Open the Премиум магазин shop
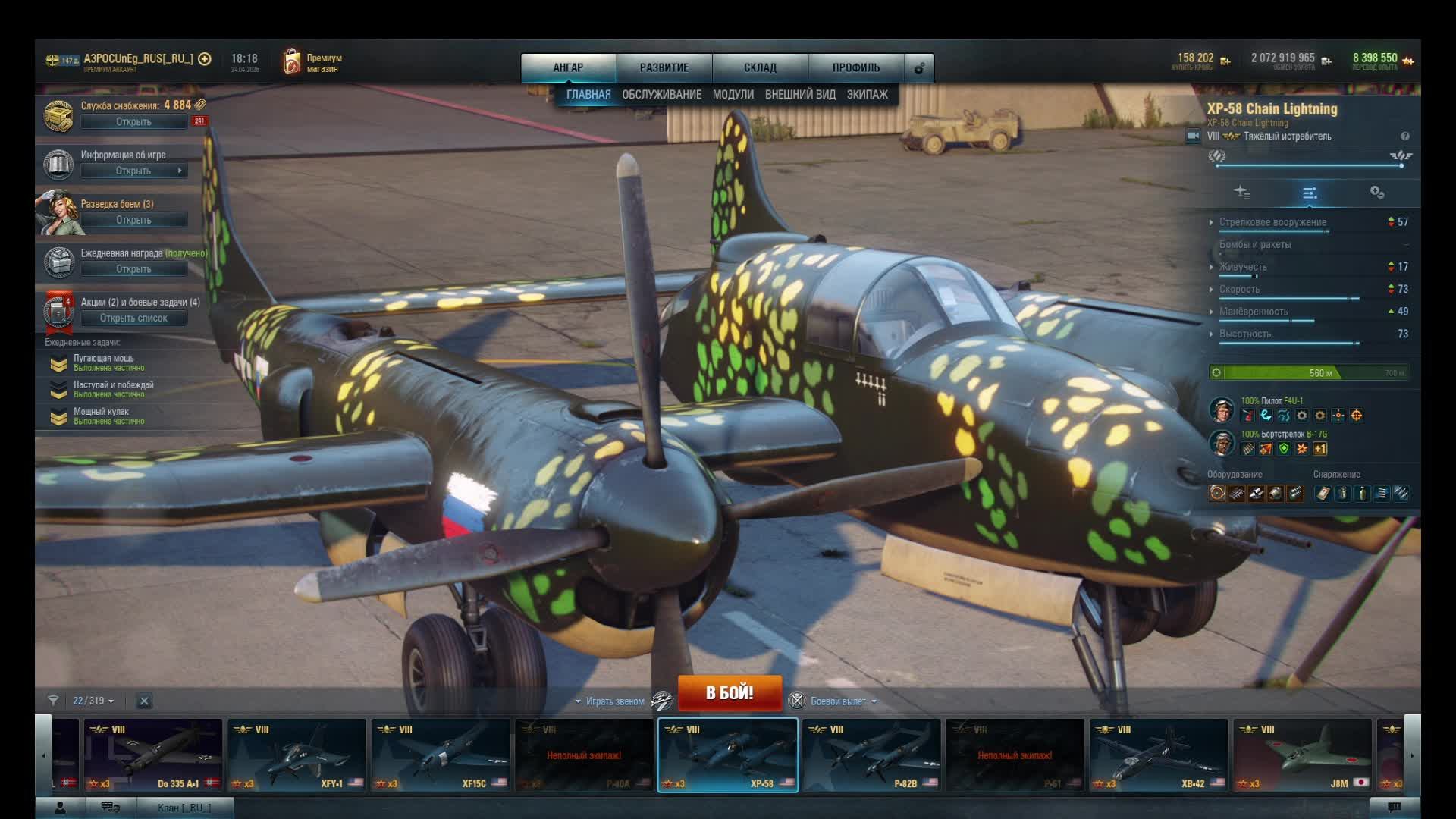This screenshot has height=819, width=1456. click(x=313, y=63)
